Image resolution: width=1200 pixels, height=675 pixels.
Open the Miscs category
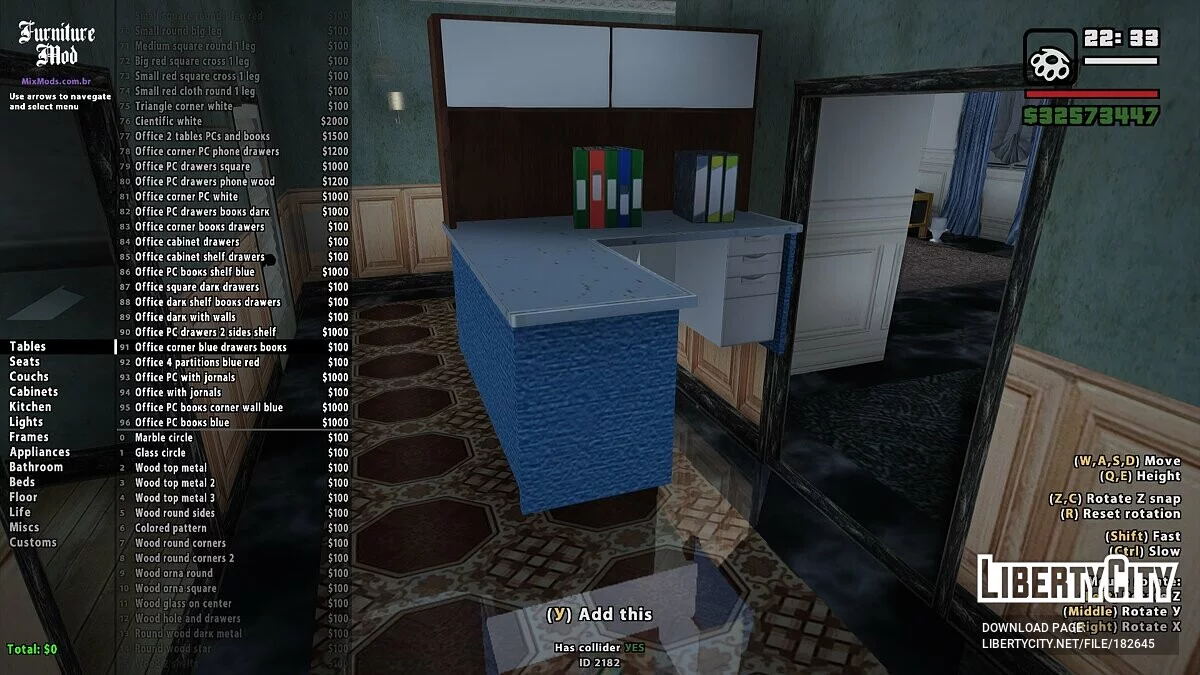coord(25,527)
